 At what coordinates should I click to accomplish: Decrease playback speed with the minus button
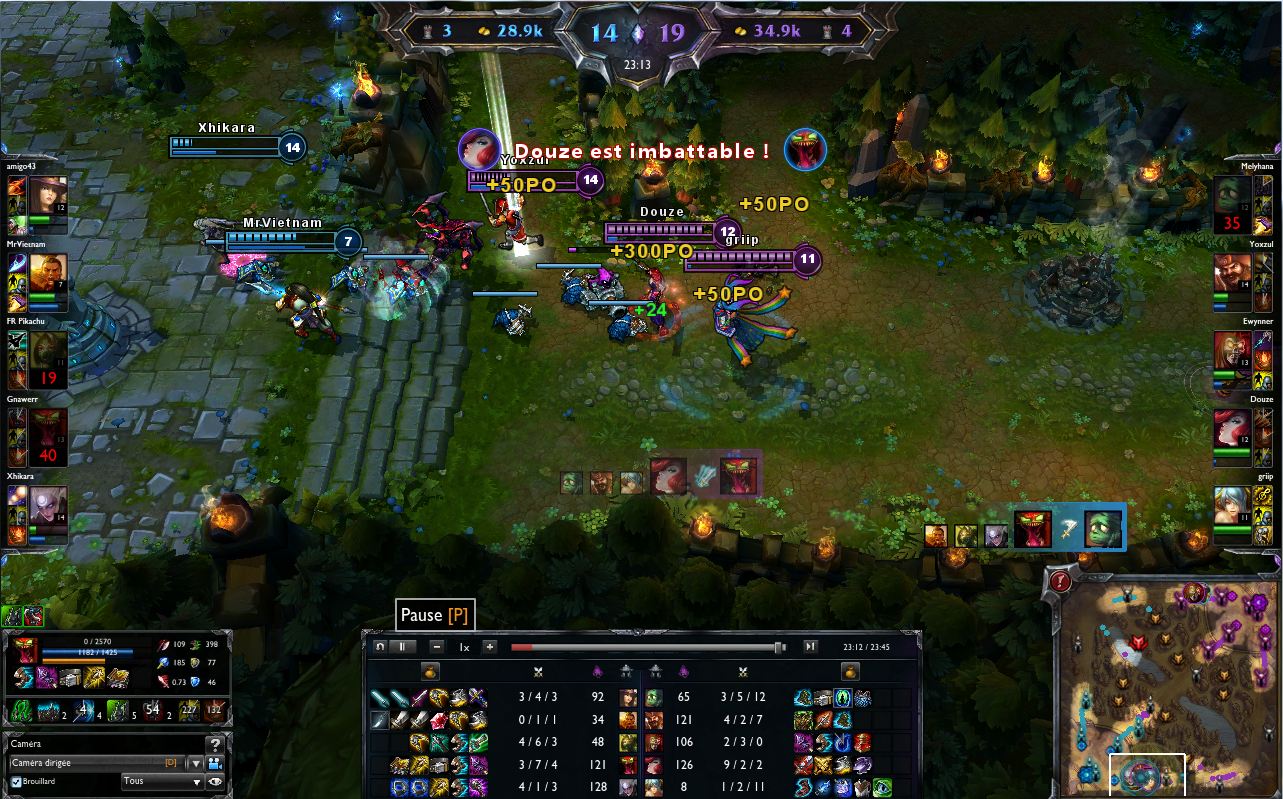[x=437, y=647]
